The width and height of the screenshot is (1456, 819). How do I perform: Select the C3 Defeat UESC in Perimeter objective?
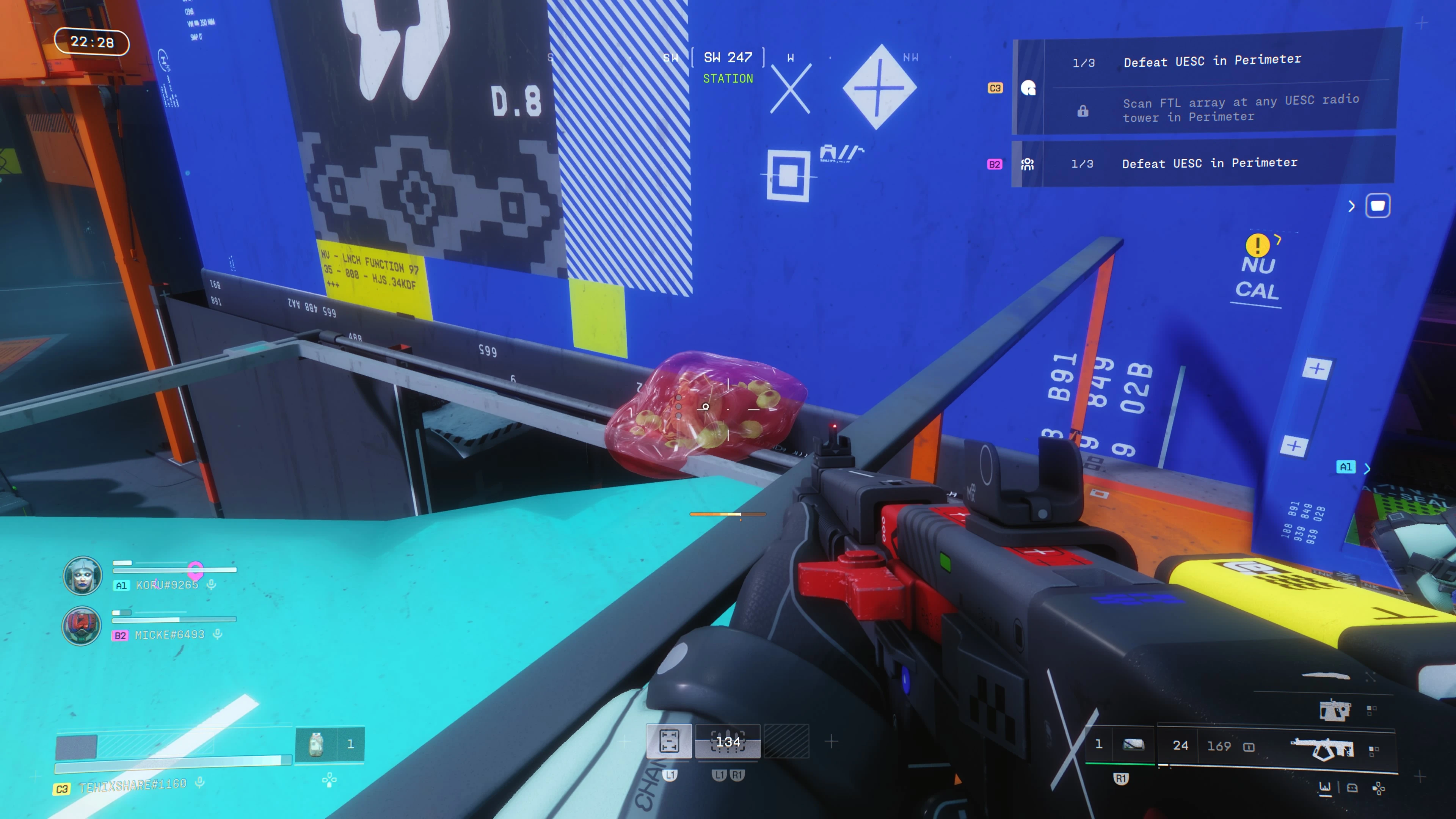1211,61
